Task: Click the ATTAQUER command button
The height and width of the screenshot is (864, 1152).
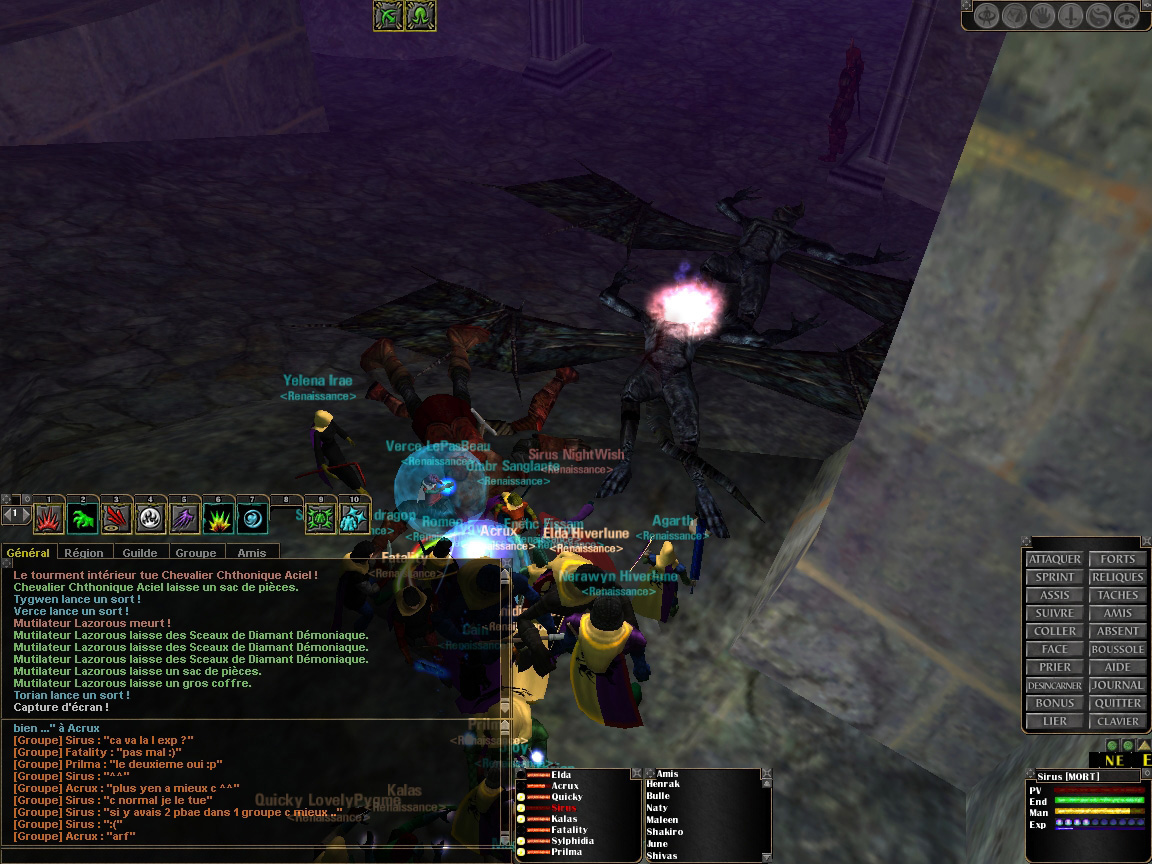Action: [1054, 559]
